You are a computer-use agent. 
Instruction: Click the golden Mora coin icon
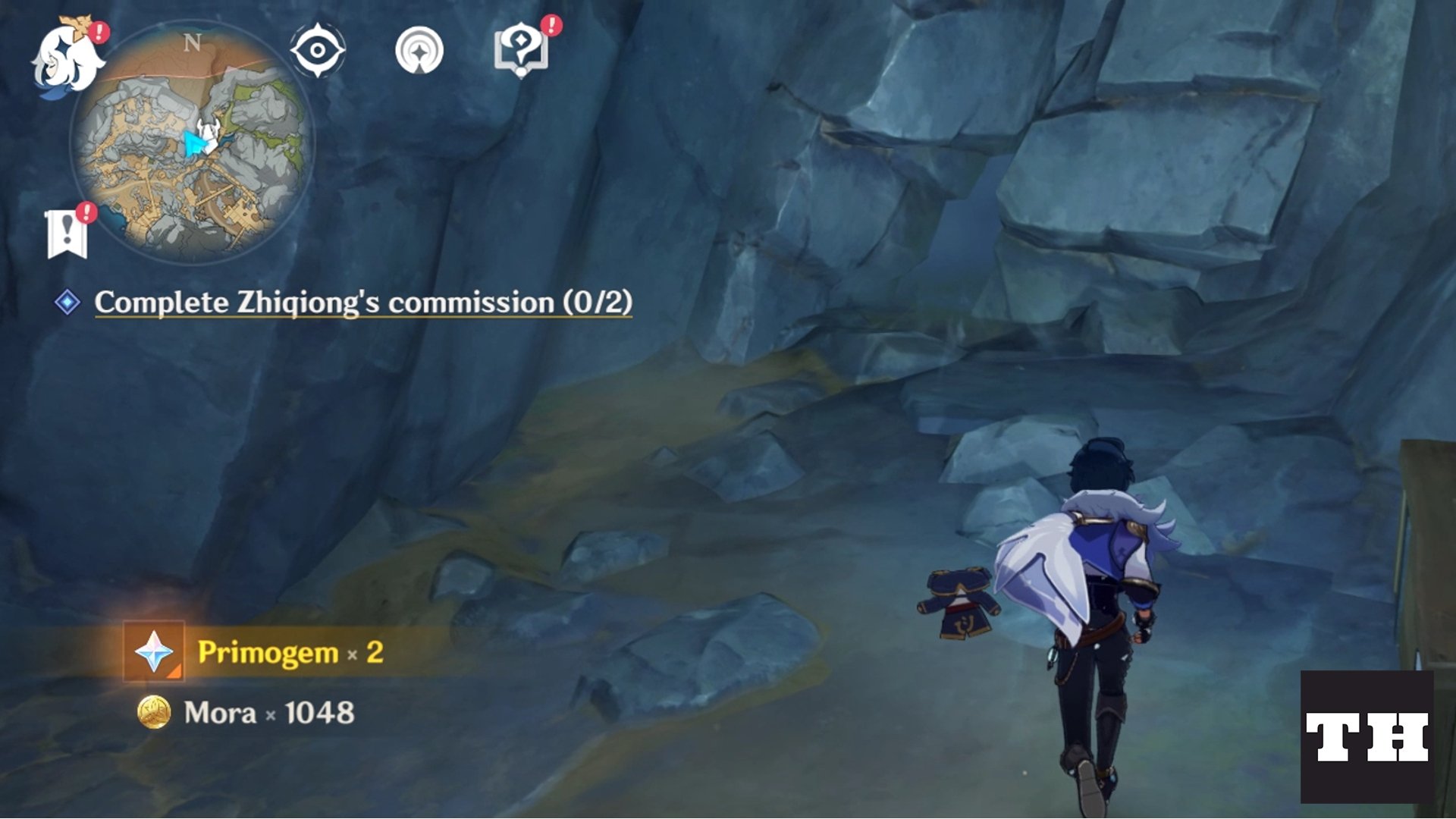(x=155, y=713)
